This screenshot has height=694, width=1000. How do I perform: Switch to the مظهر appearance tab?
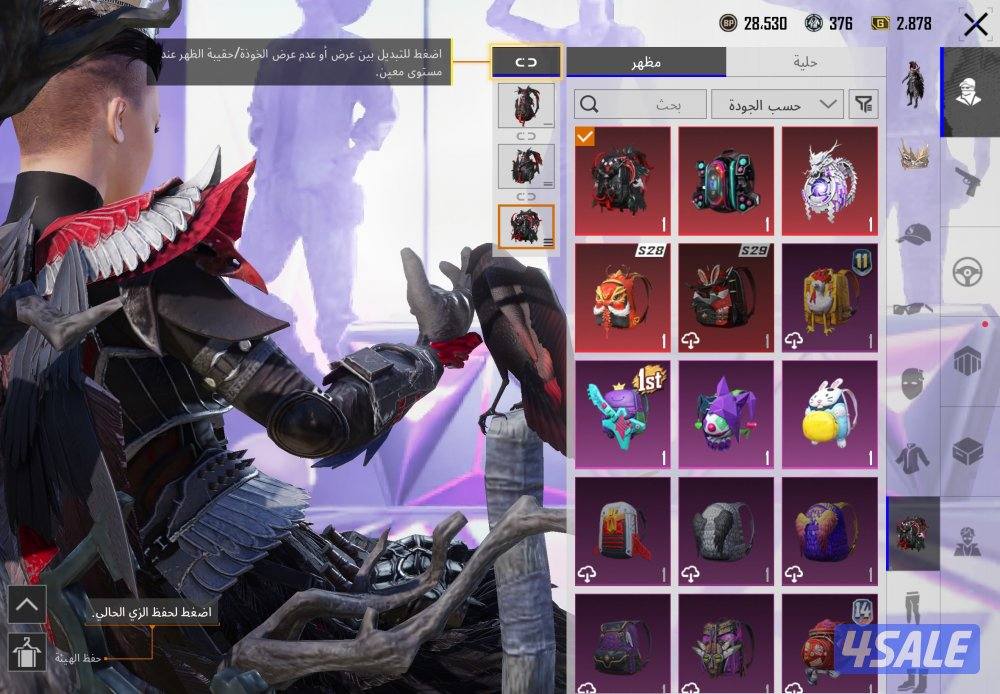[646, 62]
